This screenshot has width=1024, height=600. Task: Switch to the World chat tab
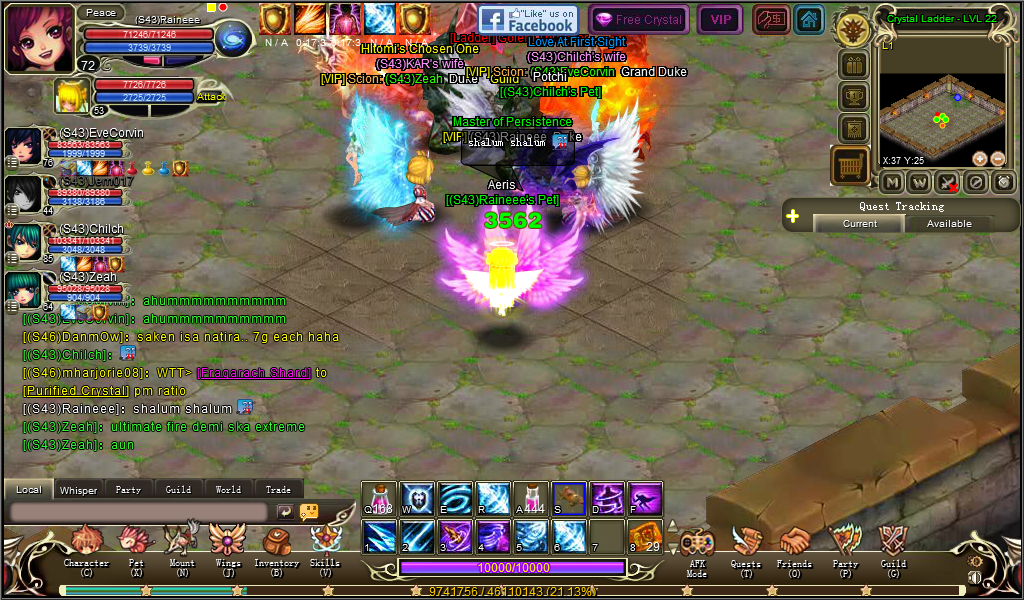(x=228, y=490)
